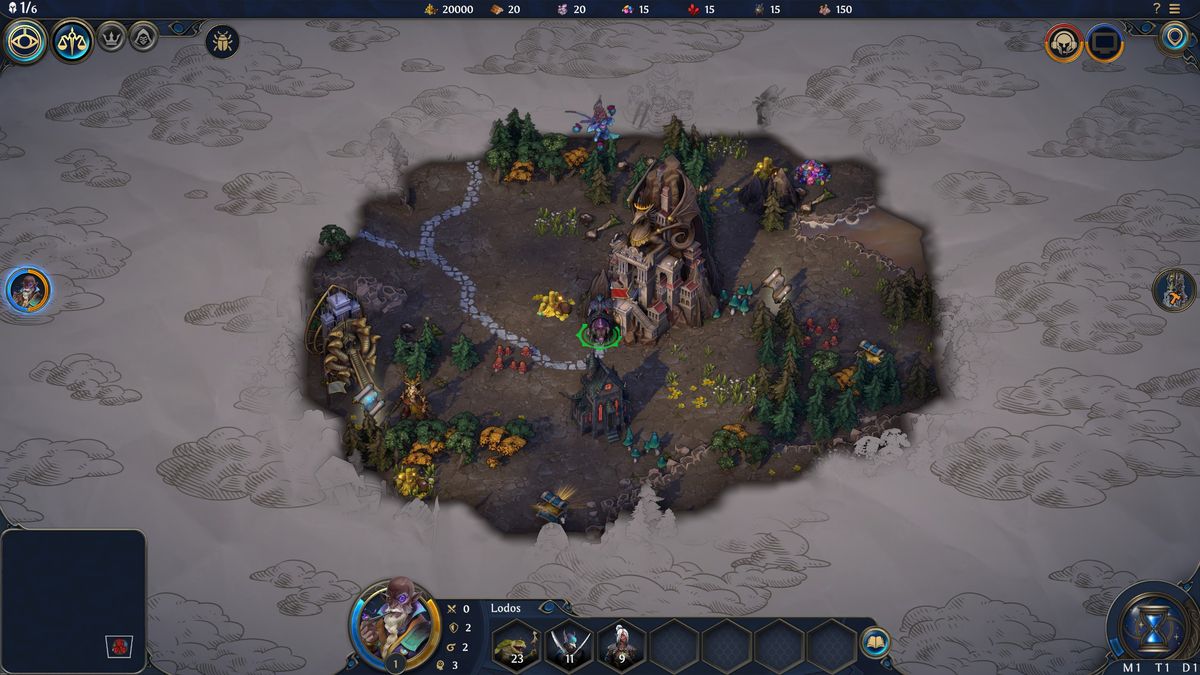Screen dimensions: 1200x675
Task: Select the portrait on the right edge
Action: [x=1174, y=290]
